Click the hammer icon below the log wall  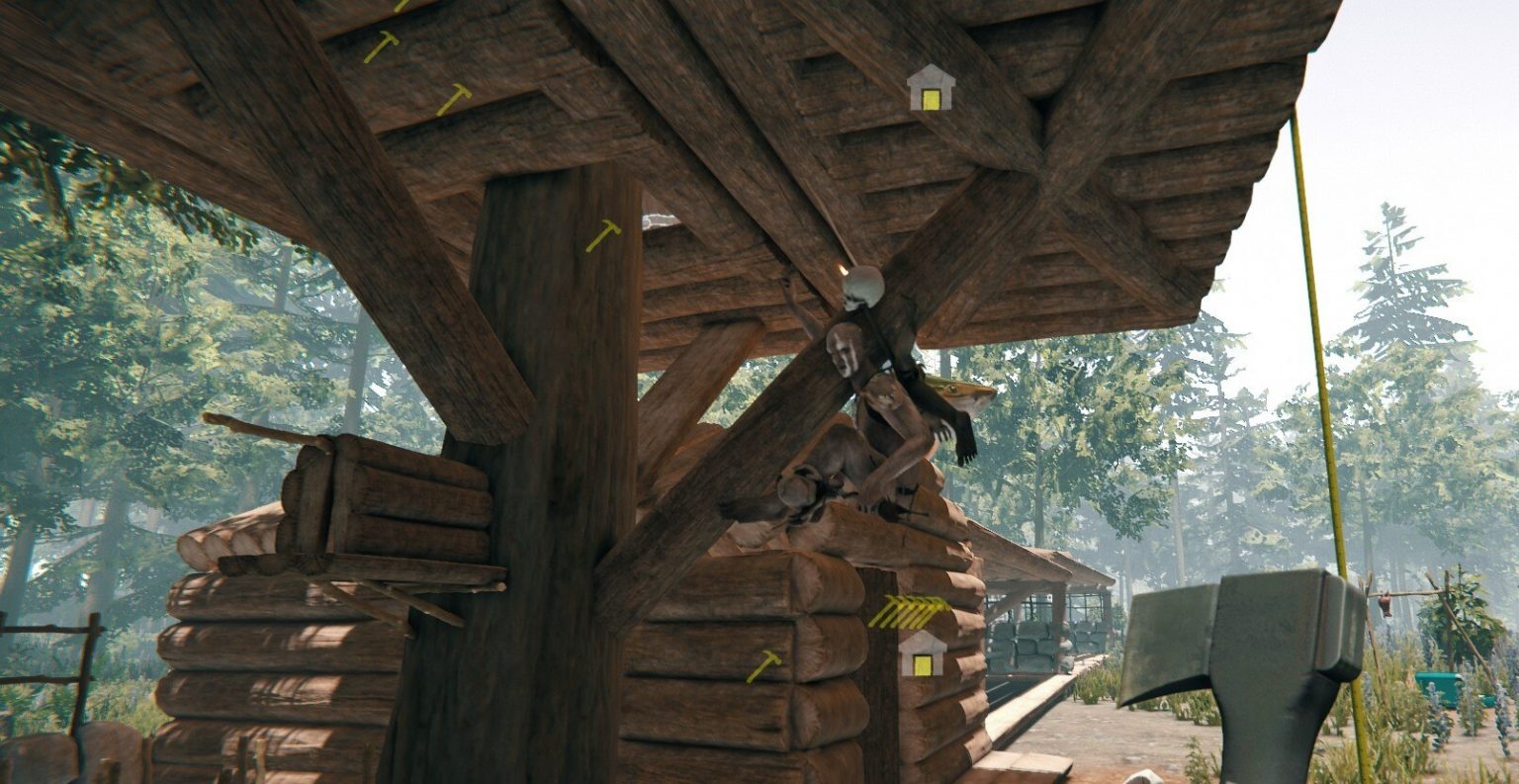pos(765,666)
